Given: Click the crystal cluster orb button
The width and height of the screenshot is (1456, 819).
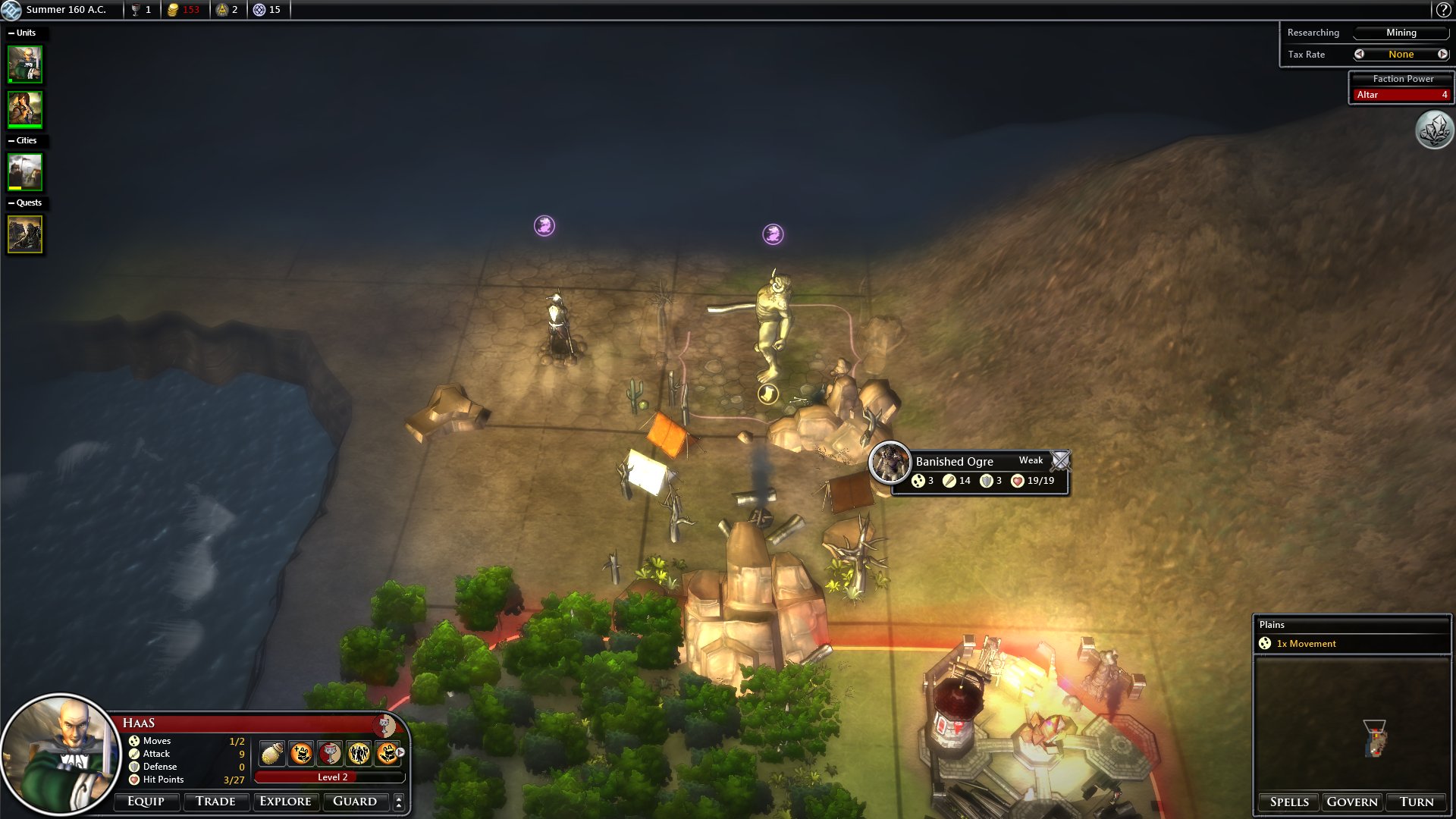Looking at the screenshot, I should (x=1434, y=130).
